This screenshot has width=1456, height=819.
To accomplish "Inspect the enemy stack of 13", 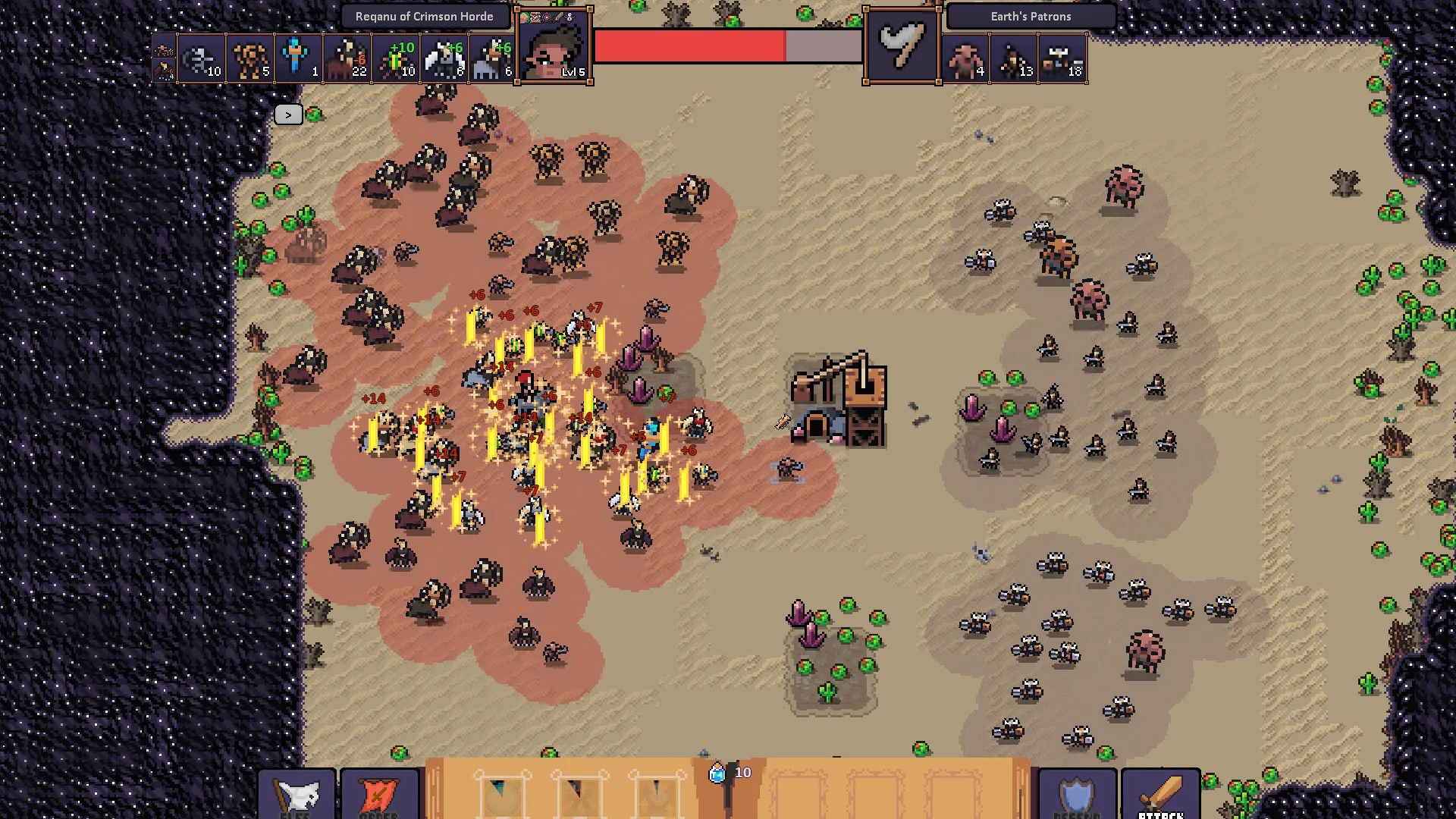I will (1013, 58).
